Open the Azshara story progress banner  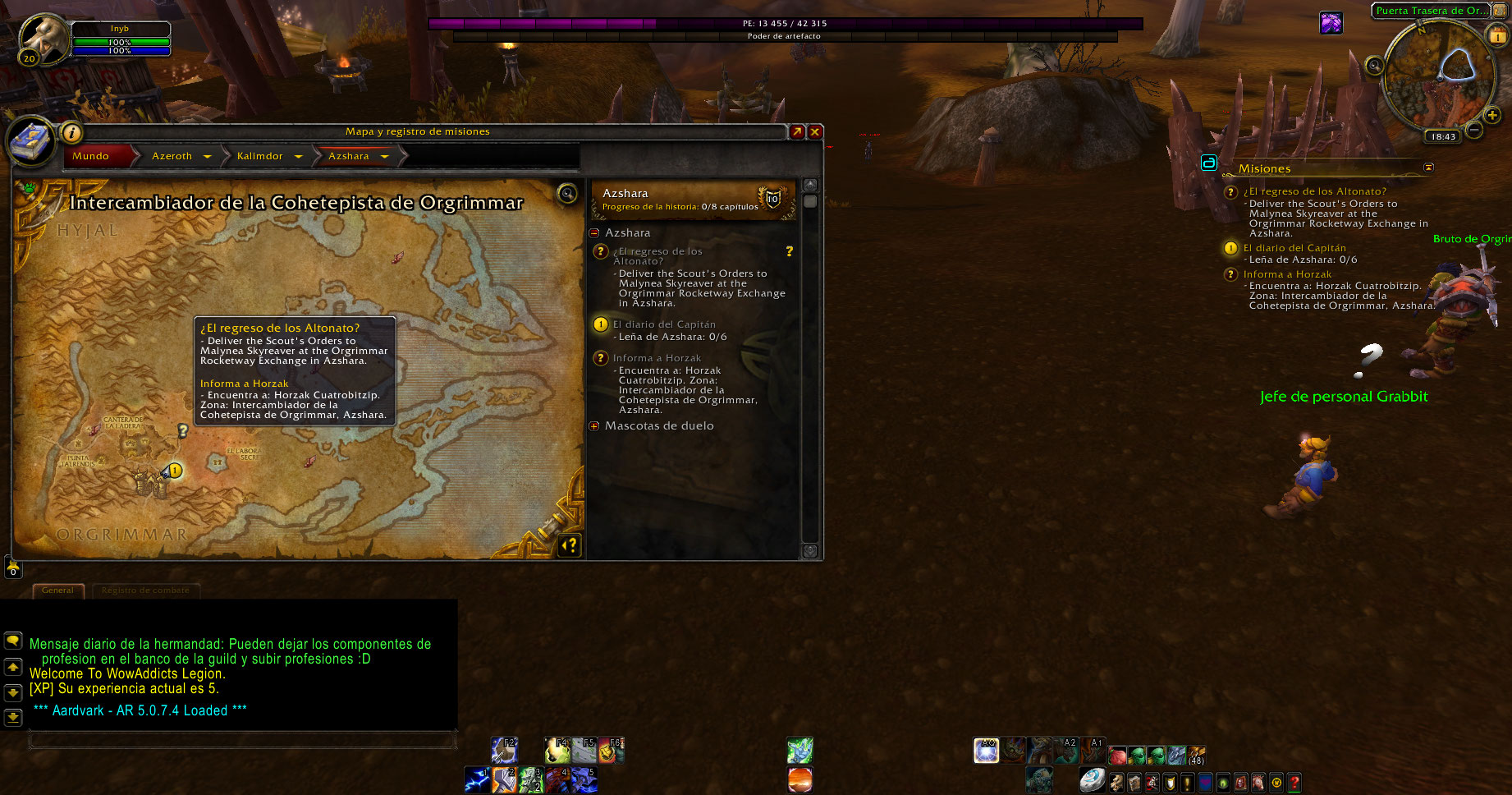692,200
